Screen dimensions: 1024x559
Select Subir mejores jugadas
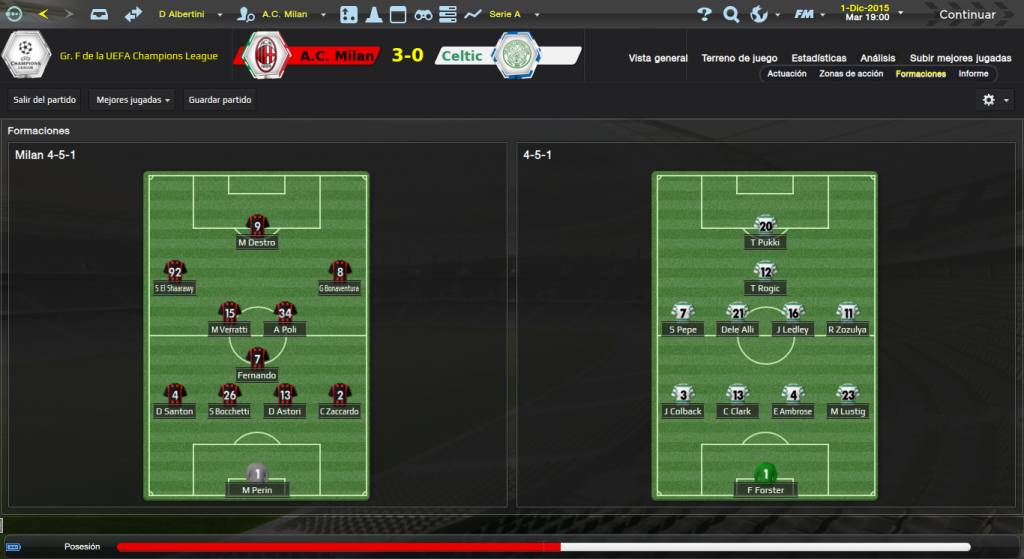click(961, 58)
